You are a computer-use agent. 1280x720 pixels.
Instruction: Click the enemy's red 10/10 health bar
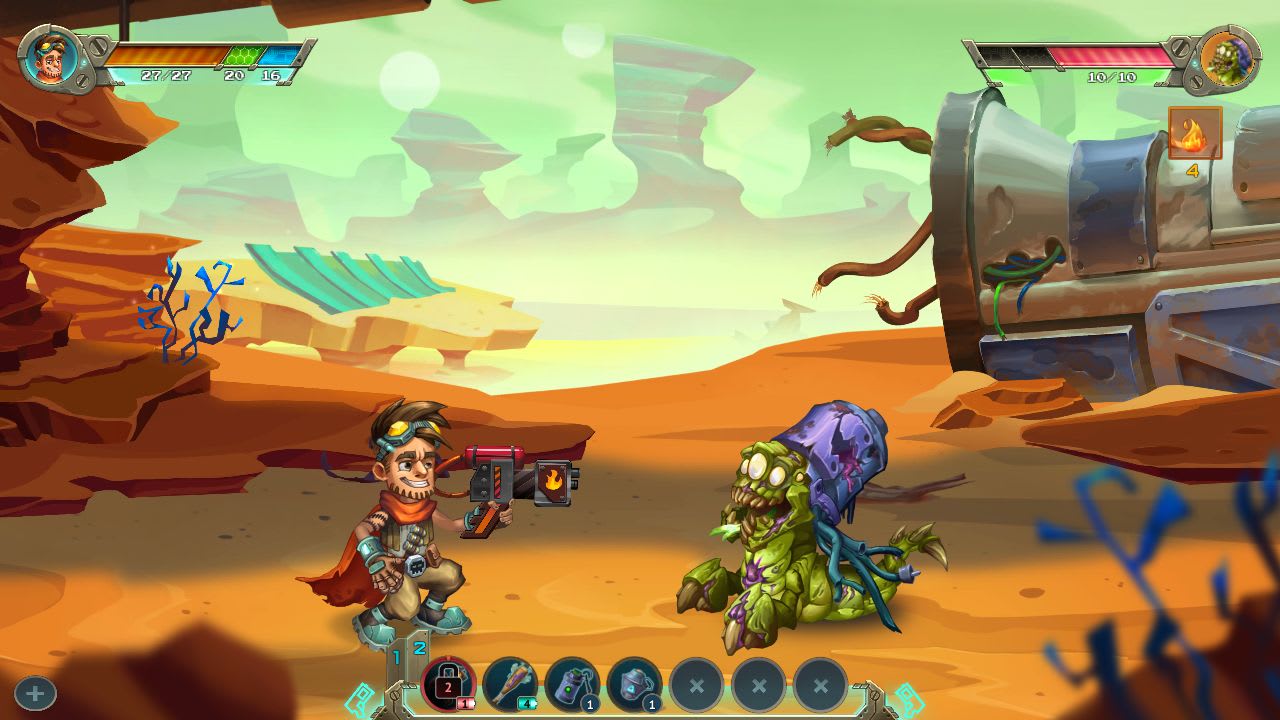1110,53
